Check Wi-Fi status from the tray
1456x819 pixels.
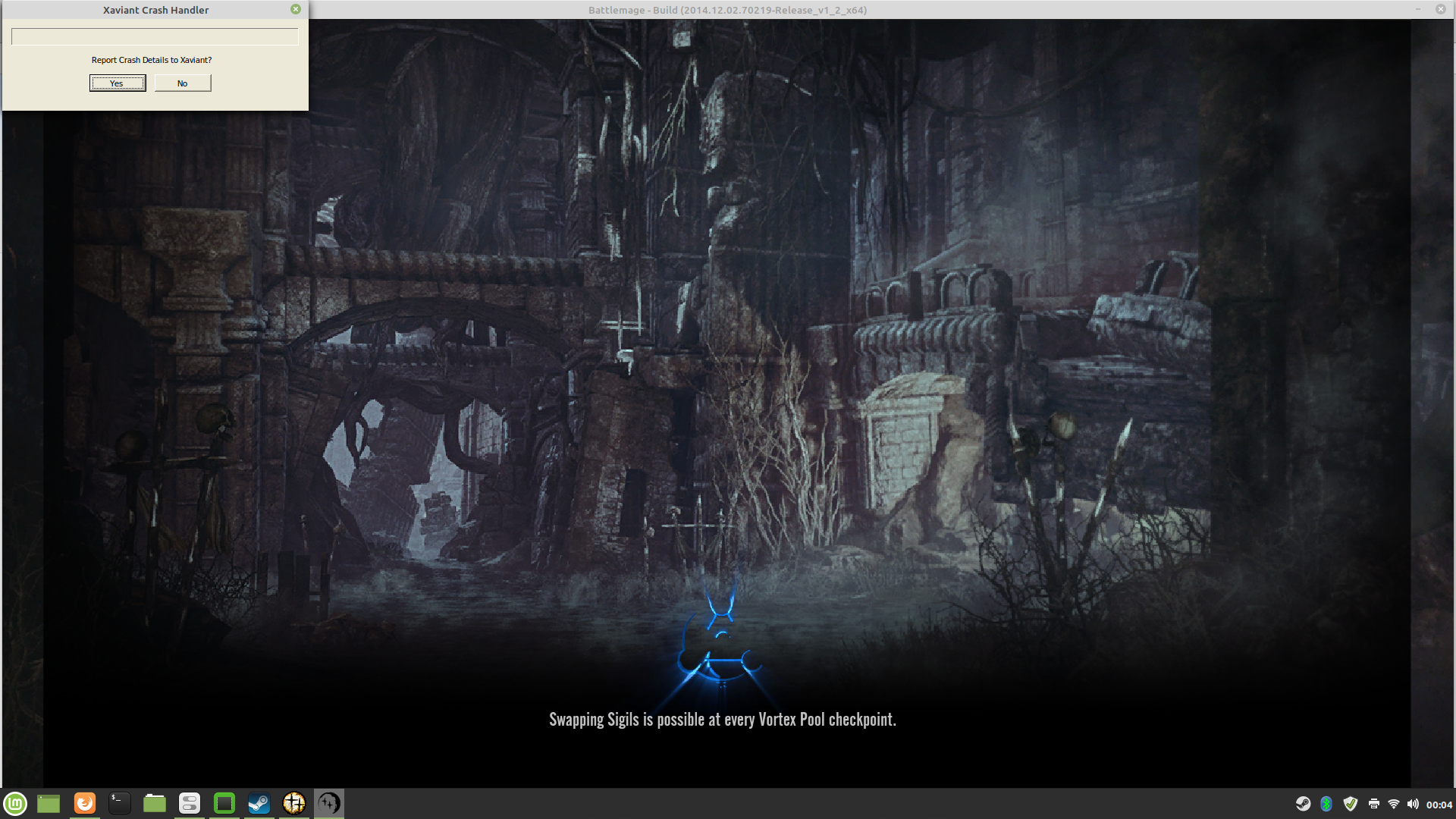point(1395,803)
